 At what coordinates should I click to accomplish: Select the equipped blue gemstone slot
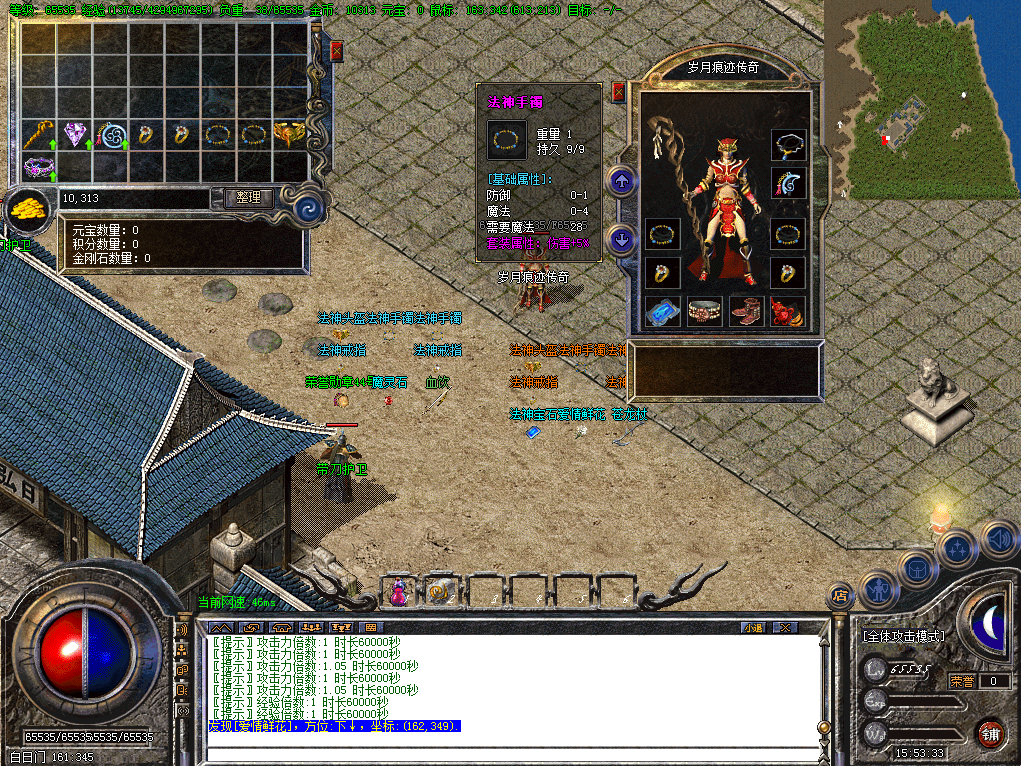click(662, 312)
